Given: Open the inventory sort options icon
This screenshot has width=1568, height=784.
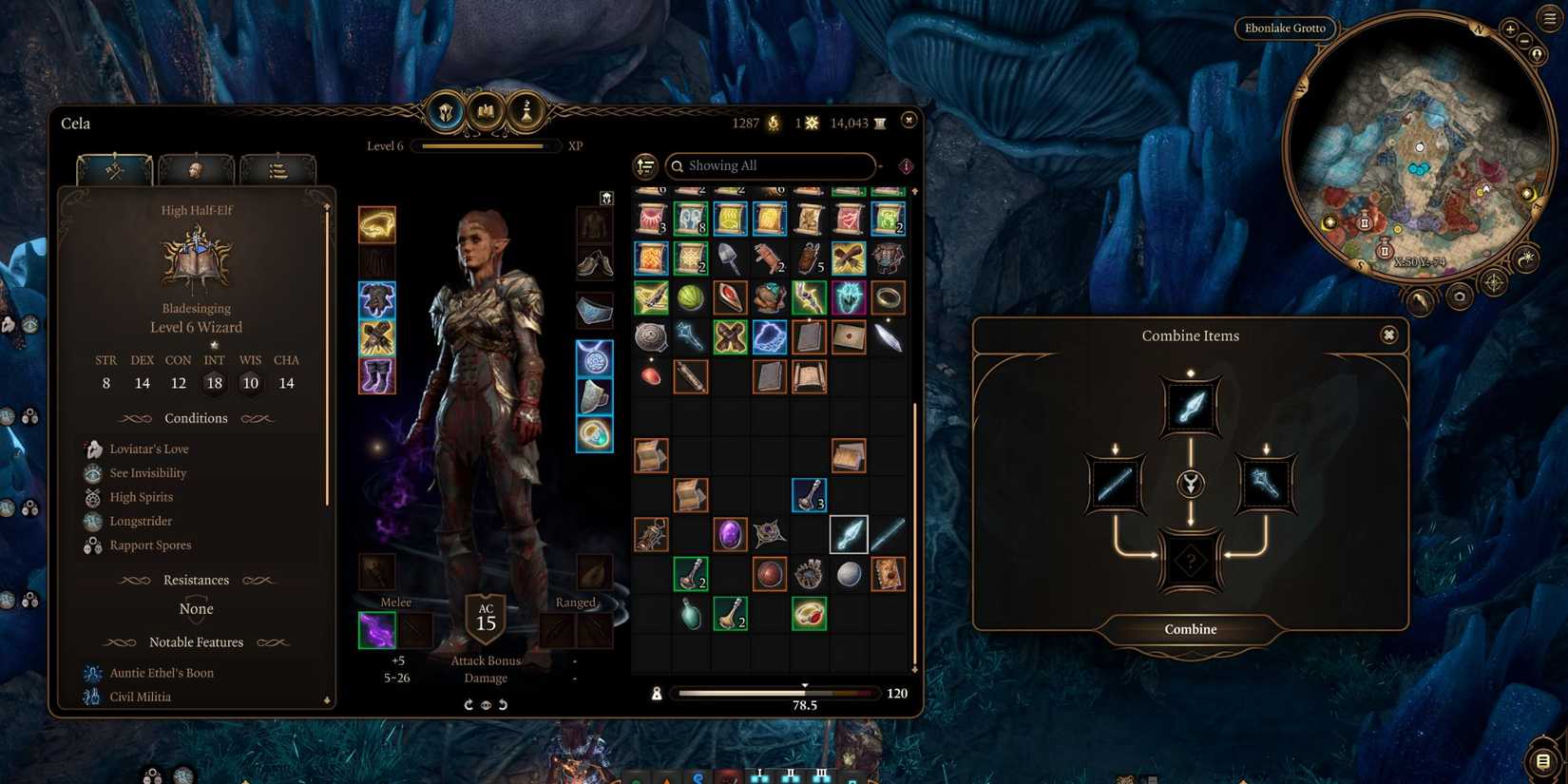Looking at the screenshot, I should 645,166.
